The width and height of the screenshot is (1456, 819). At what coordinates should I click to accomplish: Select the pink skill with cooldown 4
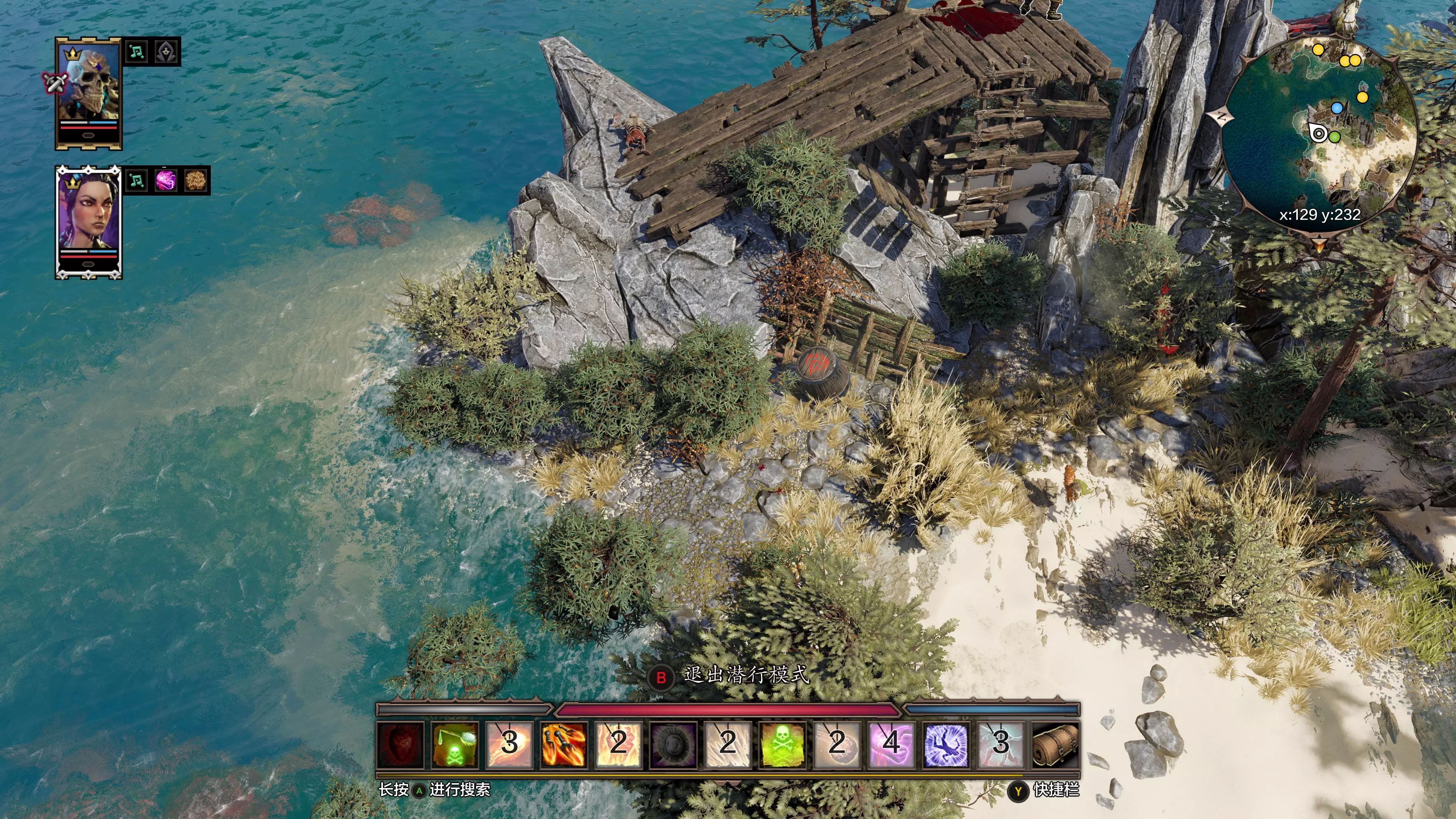[891, 744]
